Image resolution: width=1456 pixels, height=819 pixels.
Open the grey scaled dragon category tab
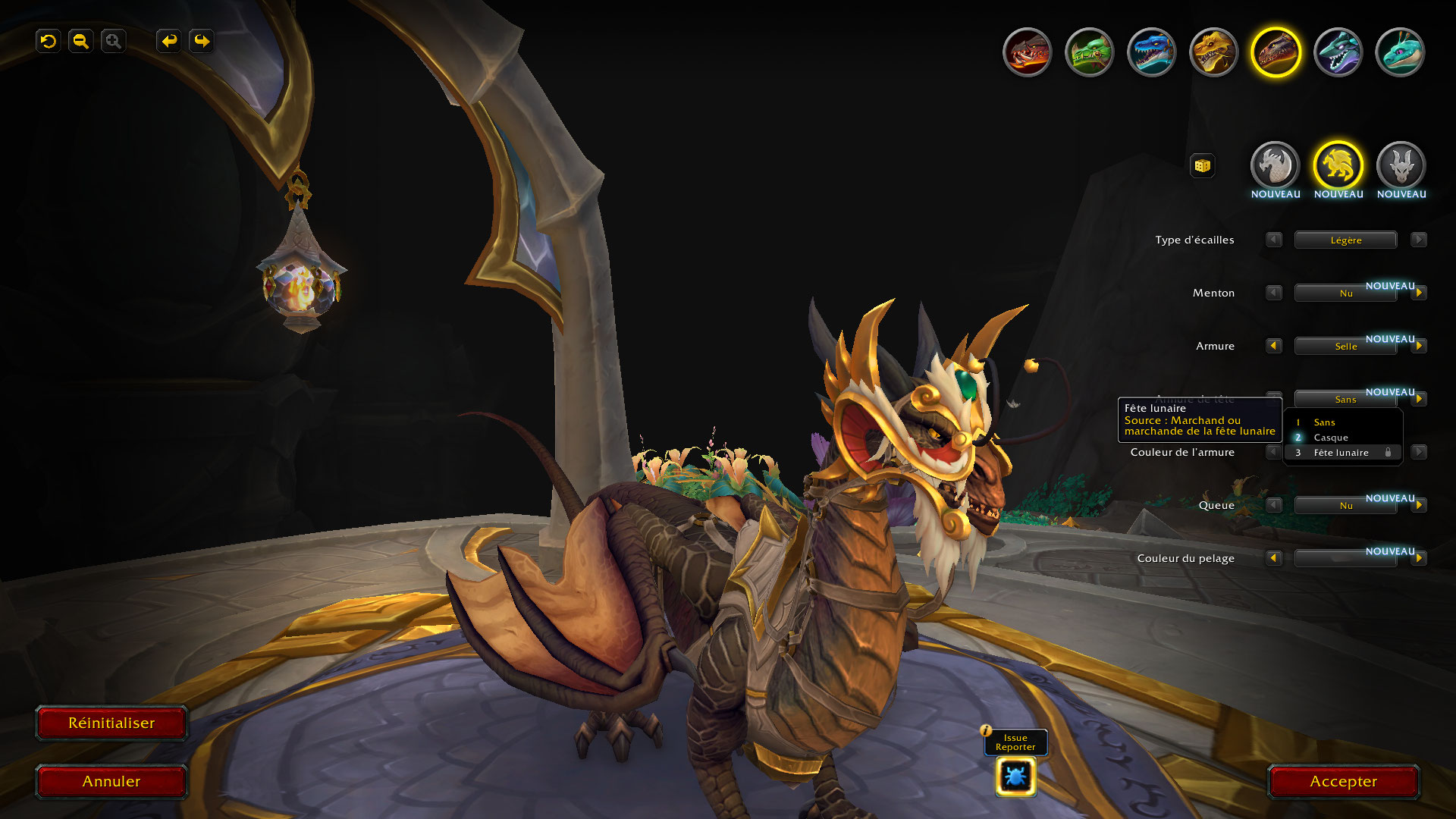click(x=1276, y=165)
